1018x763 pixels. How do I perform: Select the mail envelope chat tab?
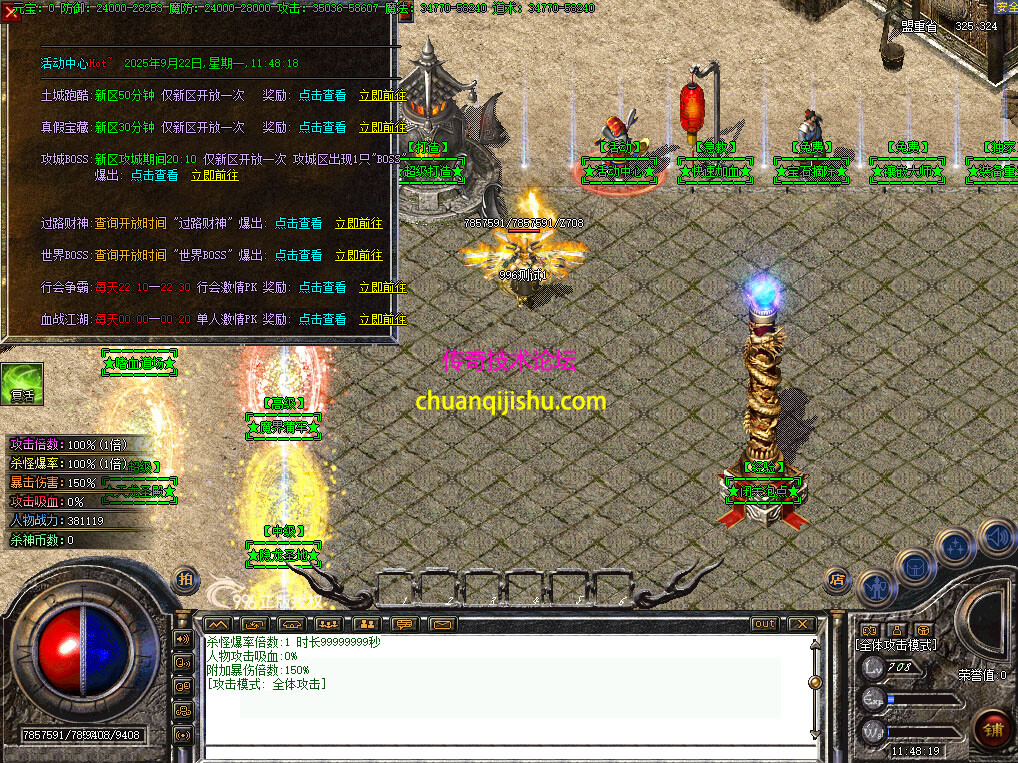tap(442, 624)
